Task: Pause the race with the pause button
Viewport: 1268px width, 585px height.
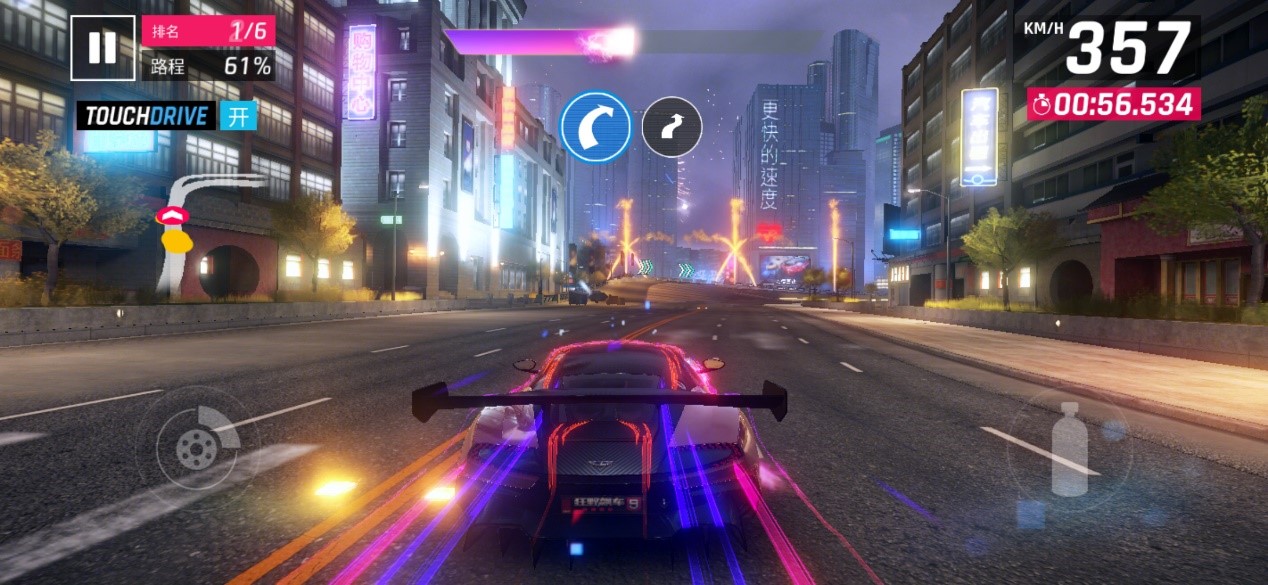Action: click(x=102, y=48)
